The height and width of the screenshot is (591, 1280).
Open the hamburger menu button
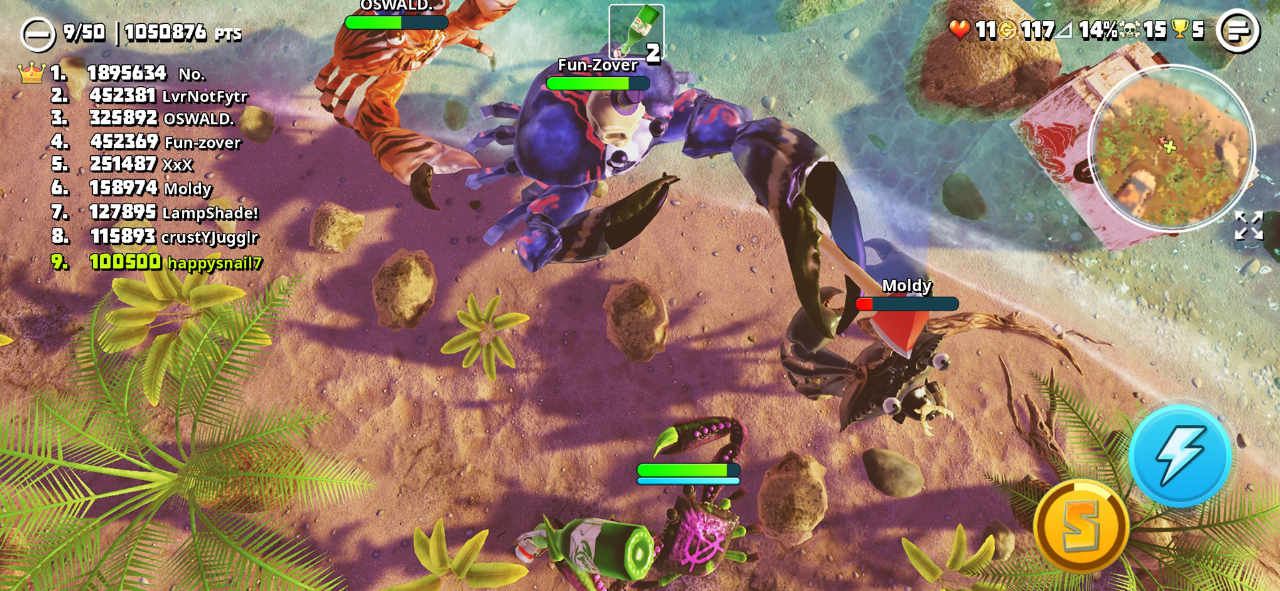click(1237, 30)
